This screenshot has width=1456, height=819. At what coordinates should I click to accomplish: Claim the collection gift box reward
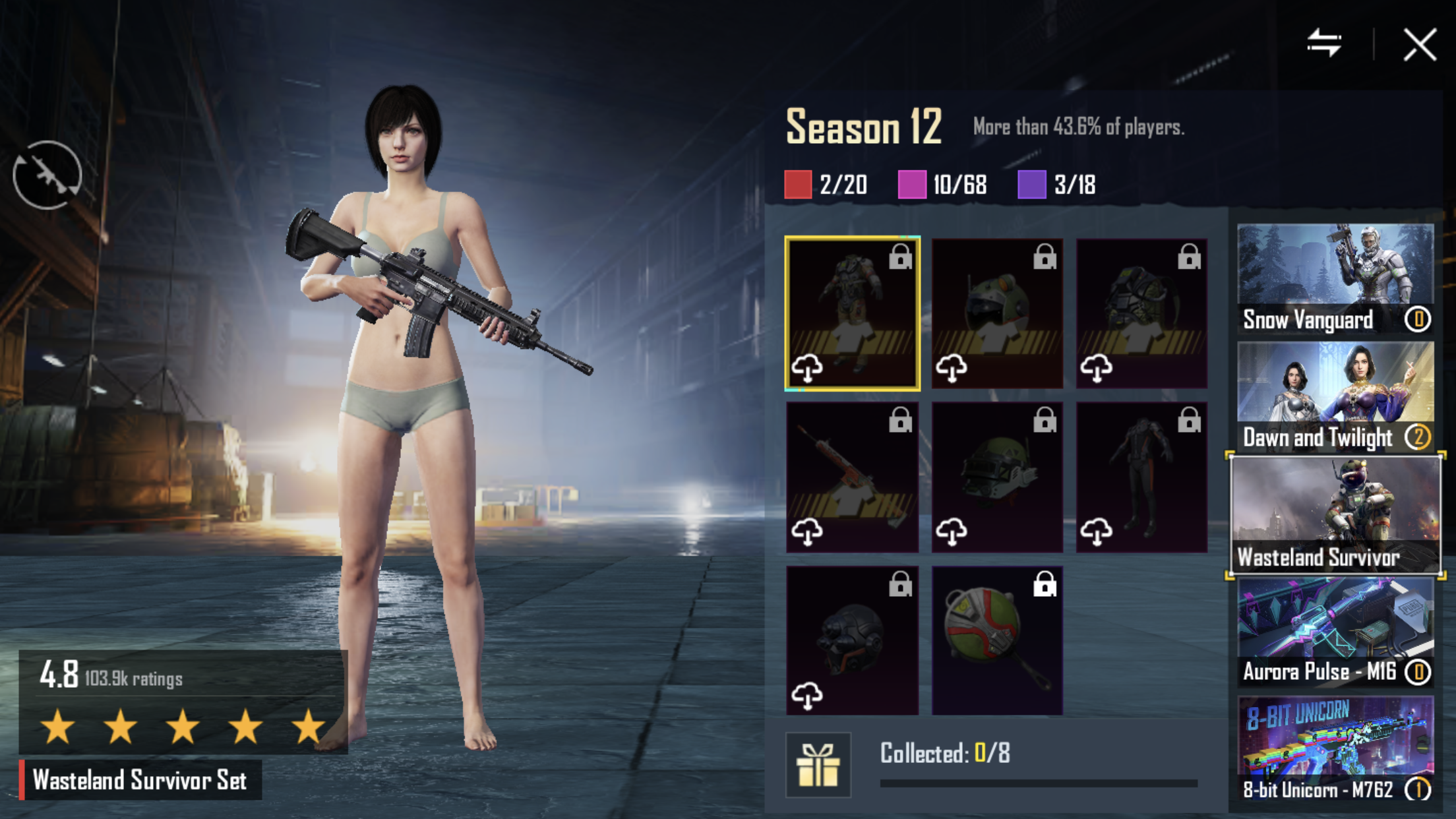pos(818,765)
